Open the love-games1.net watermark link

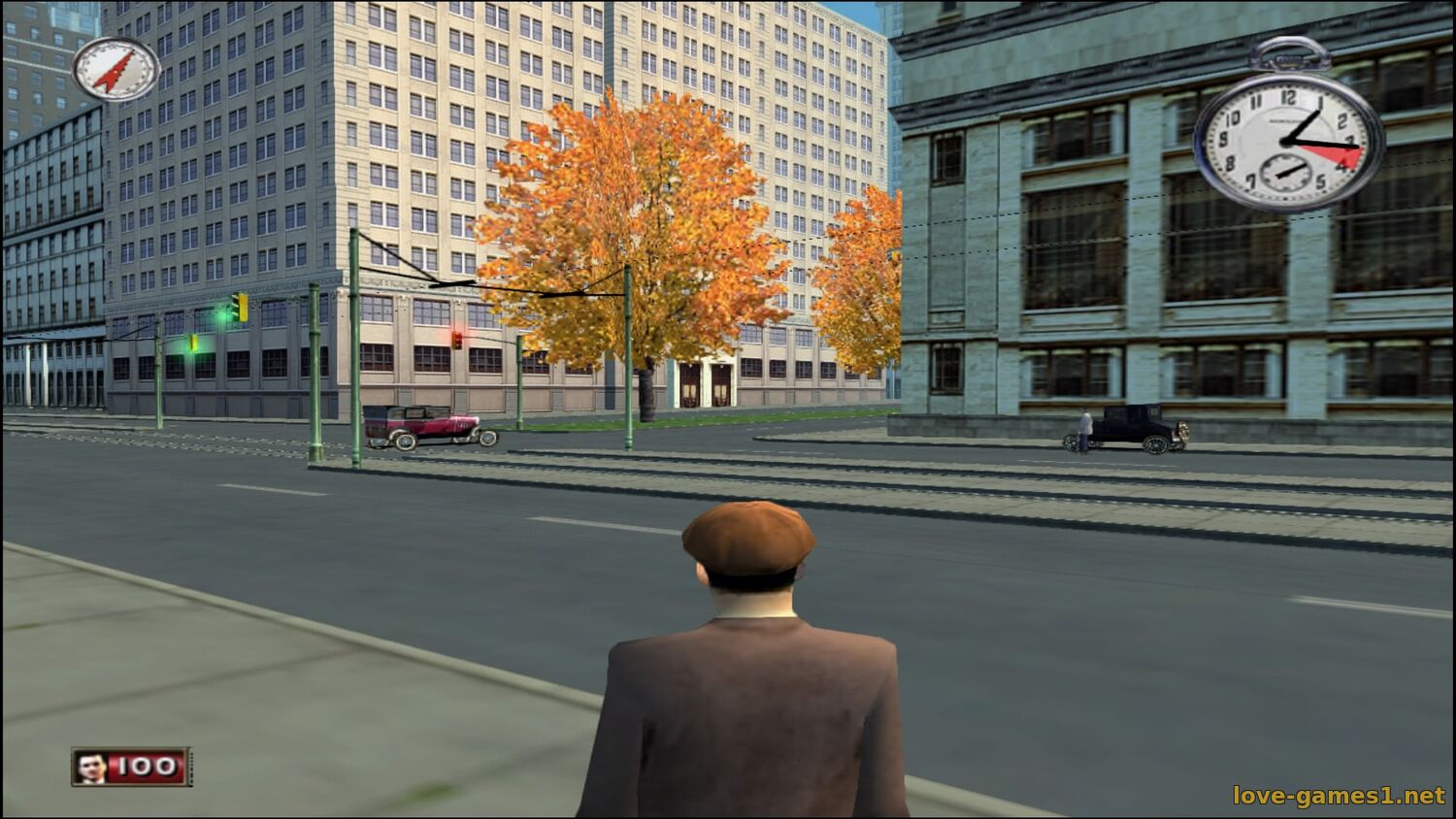click(x=1339, y=796)
